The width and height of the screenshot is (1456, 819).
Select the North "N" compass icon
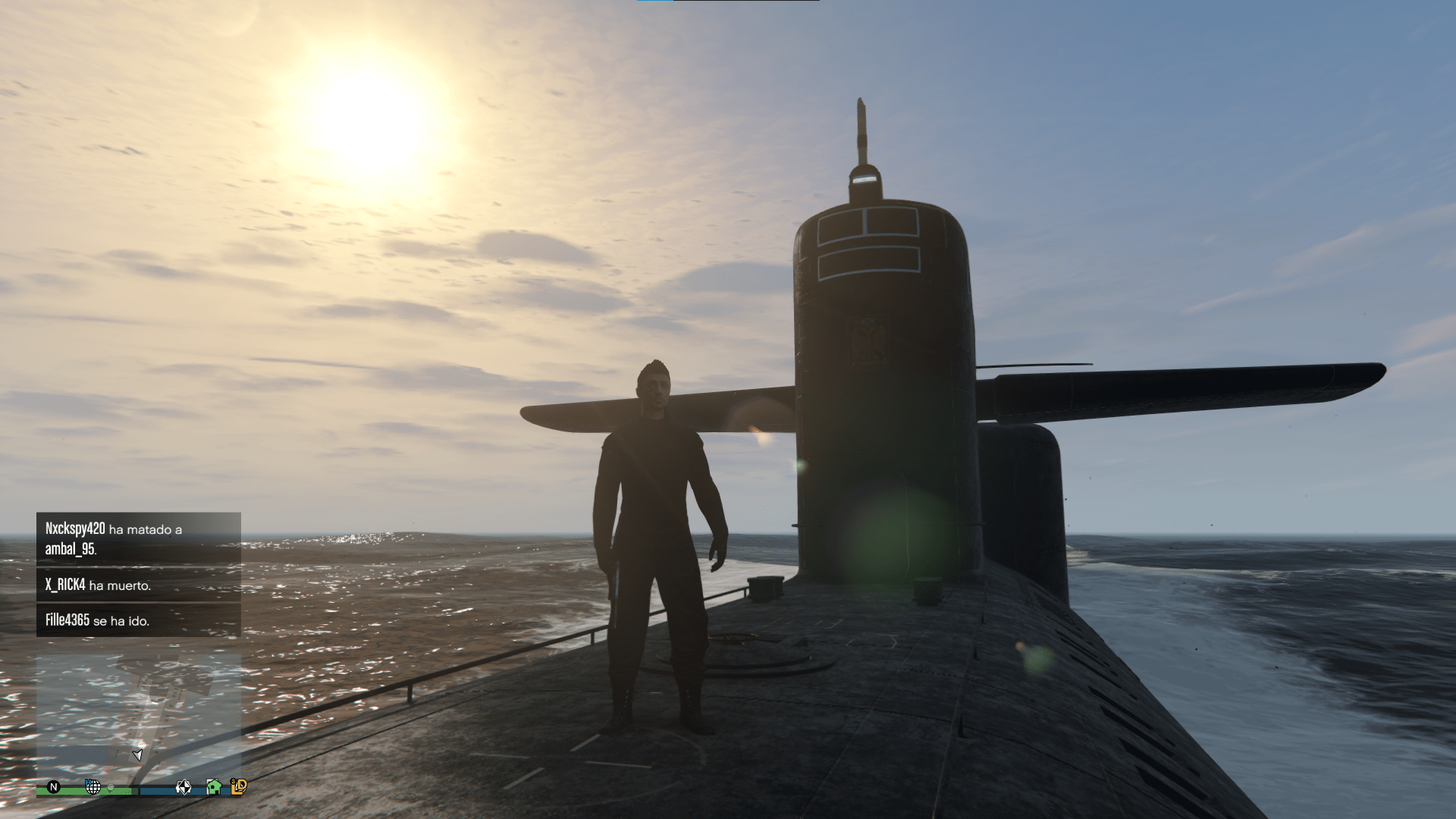point(53,789)
